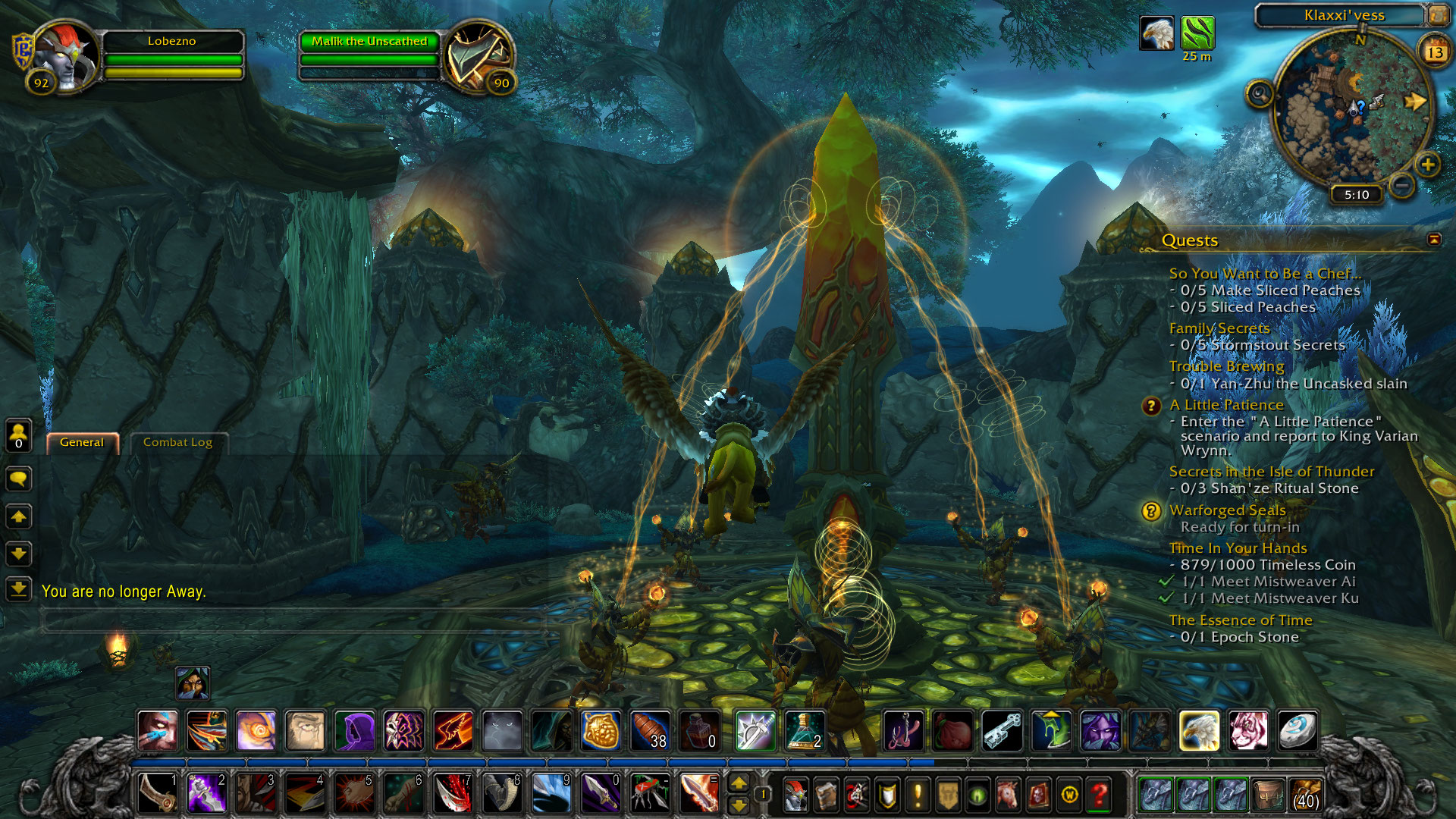Open the calendar showing day 13
Image resolution: width=1456 pixels, height=819 pixels.
pos(1434,52)
